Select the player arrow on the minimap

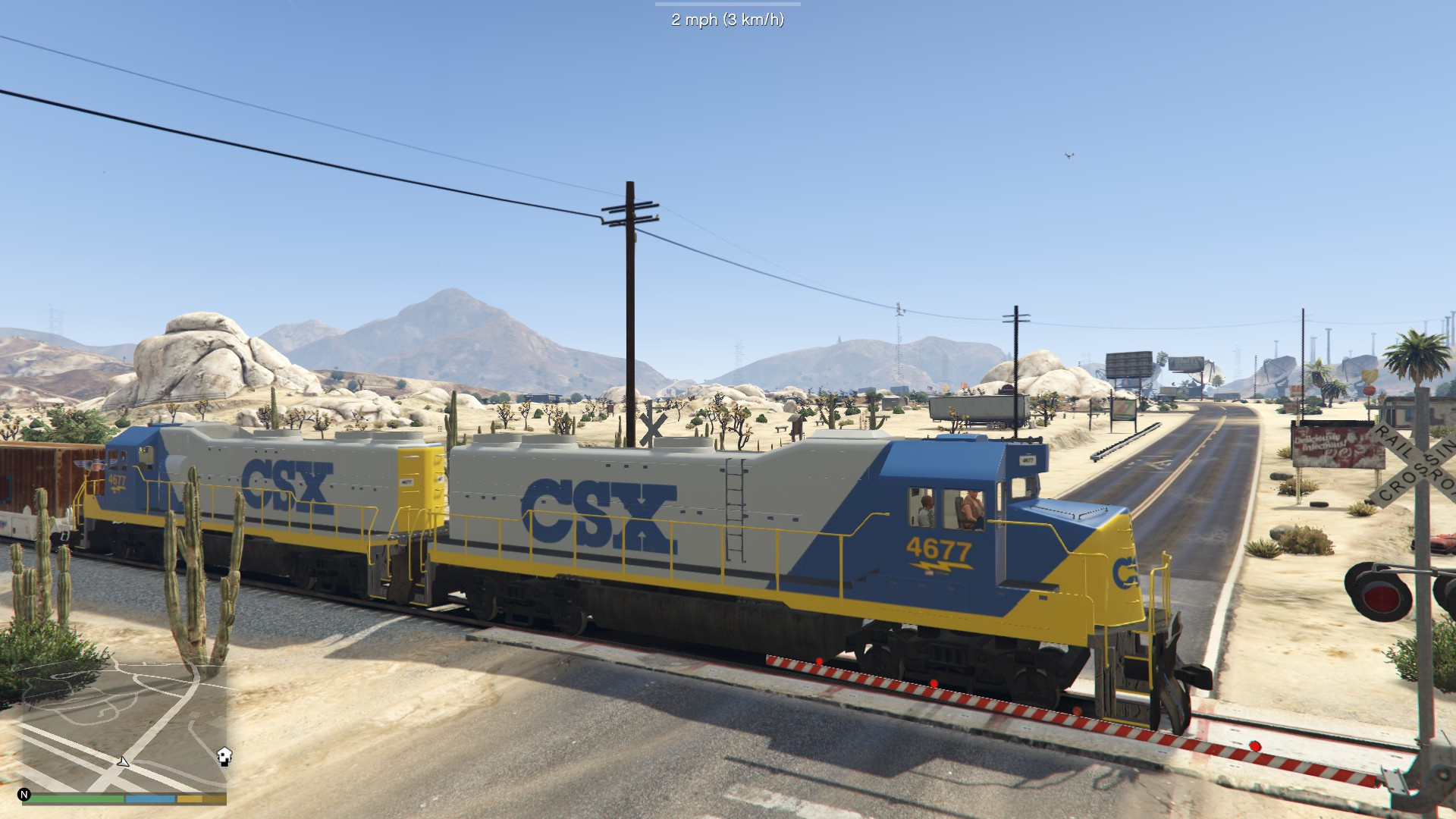tap(123, 761)
